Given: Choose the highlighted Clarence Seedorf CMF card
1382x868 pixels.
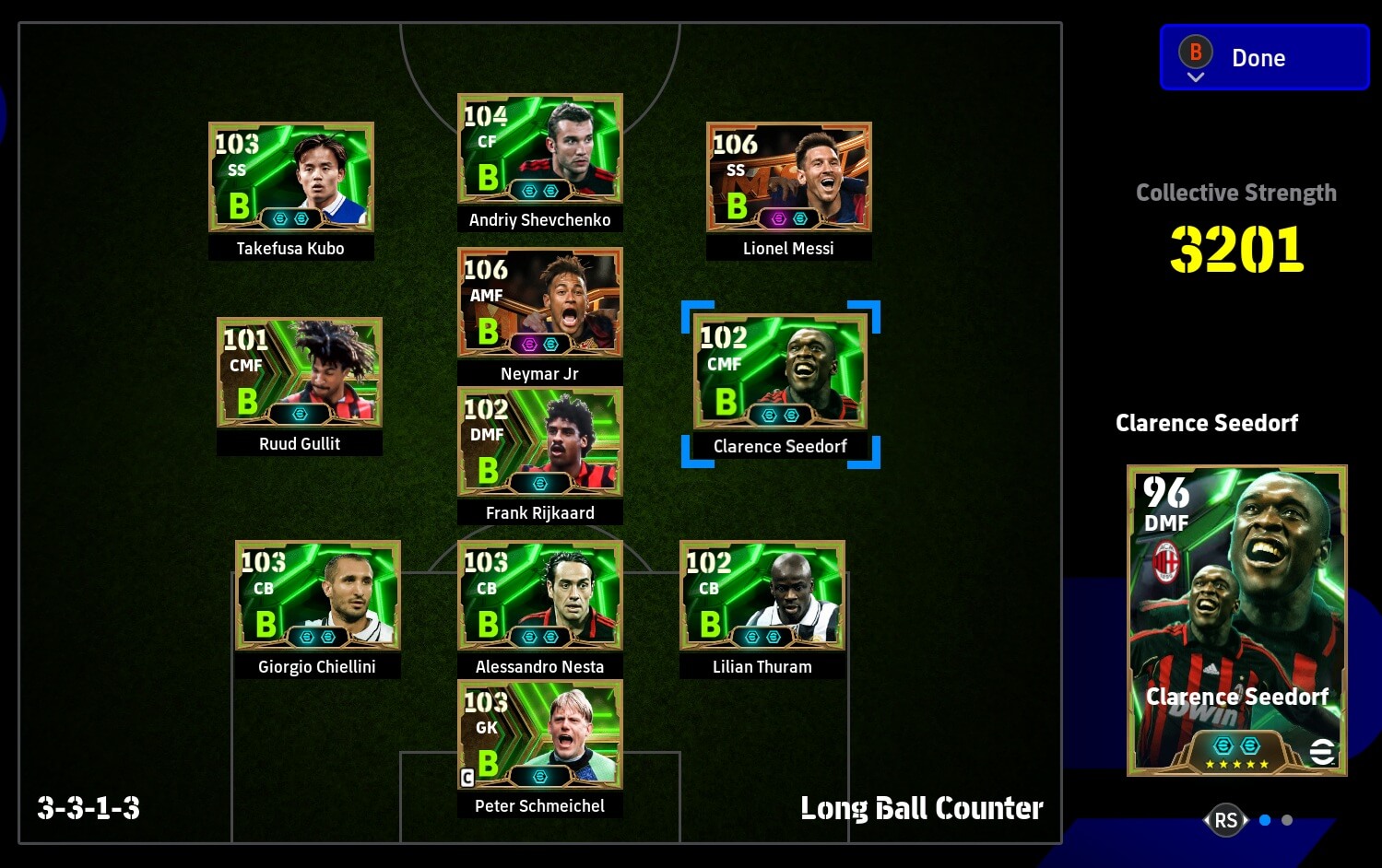Looking at the screenshot, I should tap(780, 372).
